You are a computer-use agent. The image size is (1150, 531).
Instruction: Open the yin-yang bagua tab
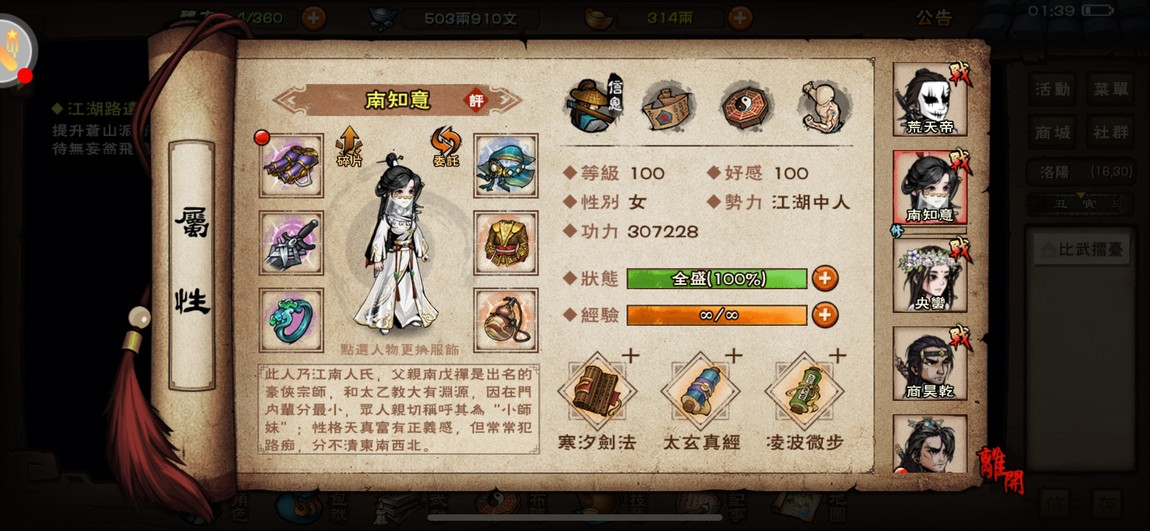coord(746,105)
